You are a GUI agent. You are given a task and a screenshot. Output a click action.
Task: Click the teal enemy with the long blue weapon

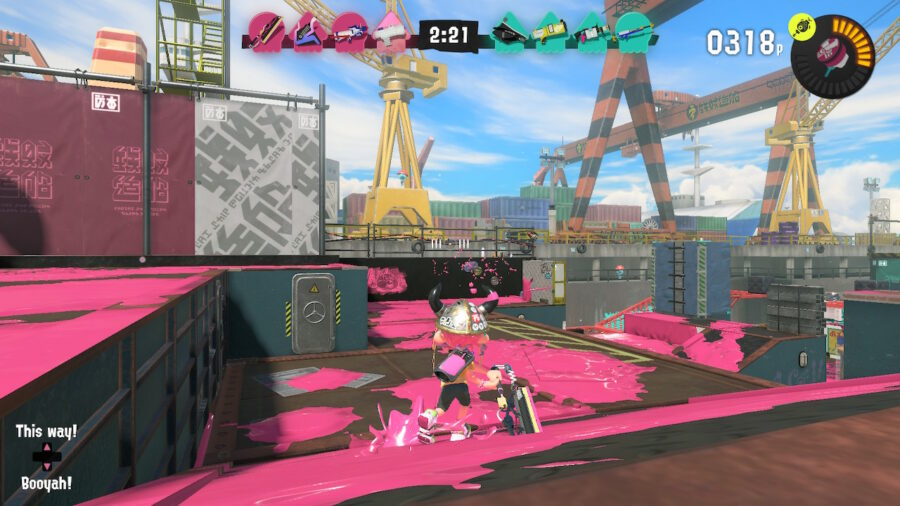pyautogui.click(x=633, y=31)
